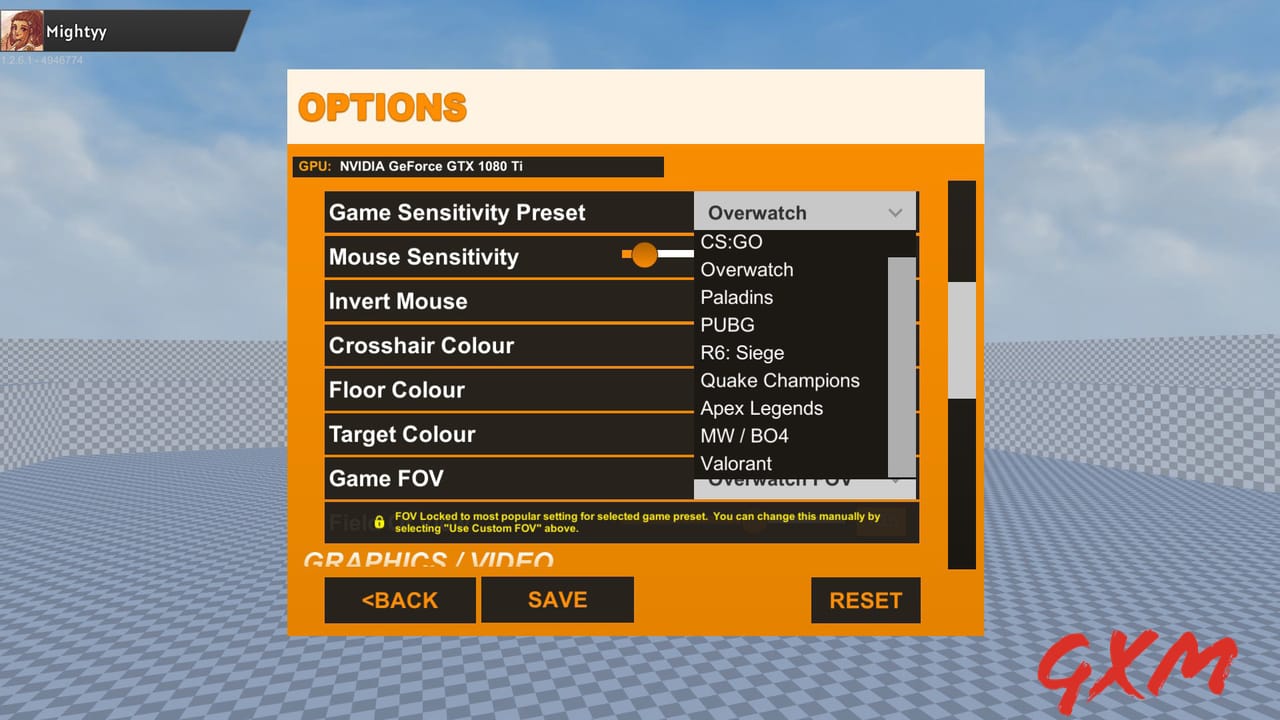This screenshot has height=720, width=1280.
Task: Click the options panel scrollbar thumb
Action: [x=960, y=340]
